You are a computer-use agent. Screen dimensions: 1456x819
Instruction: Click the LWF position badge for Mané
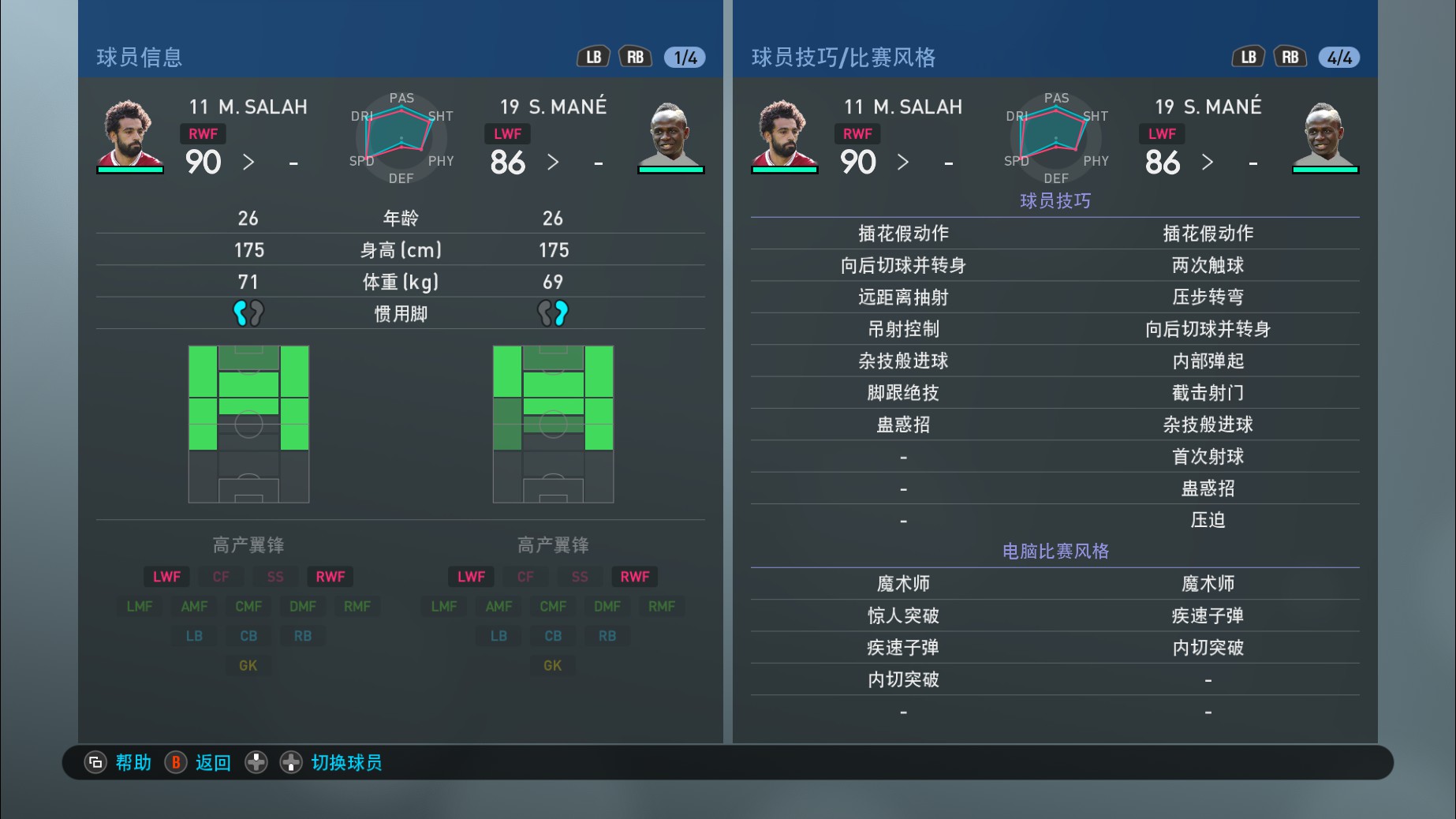coord(507,134)
